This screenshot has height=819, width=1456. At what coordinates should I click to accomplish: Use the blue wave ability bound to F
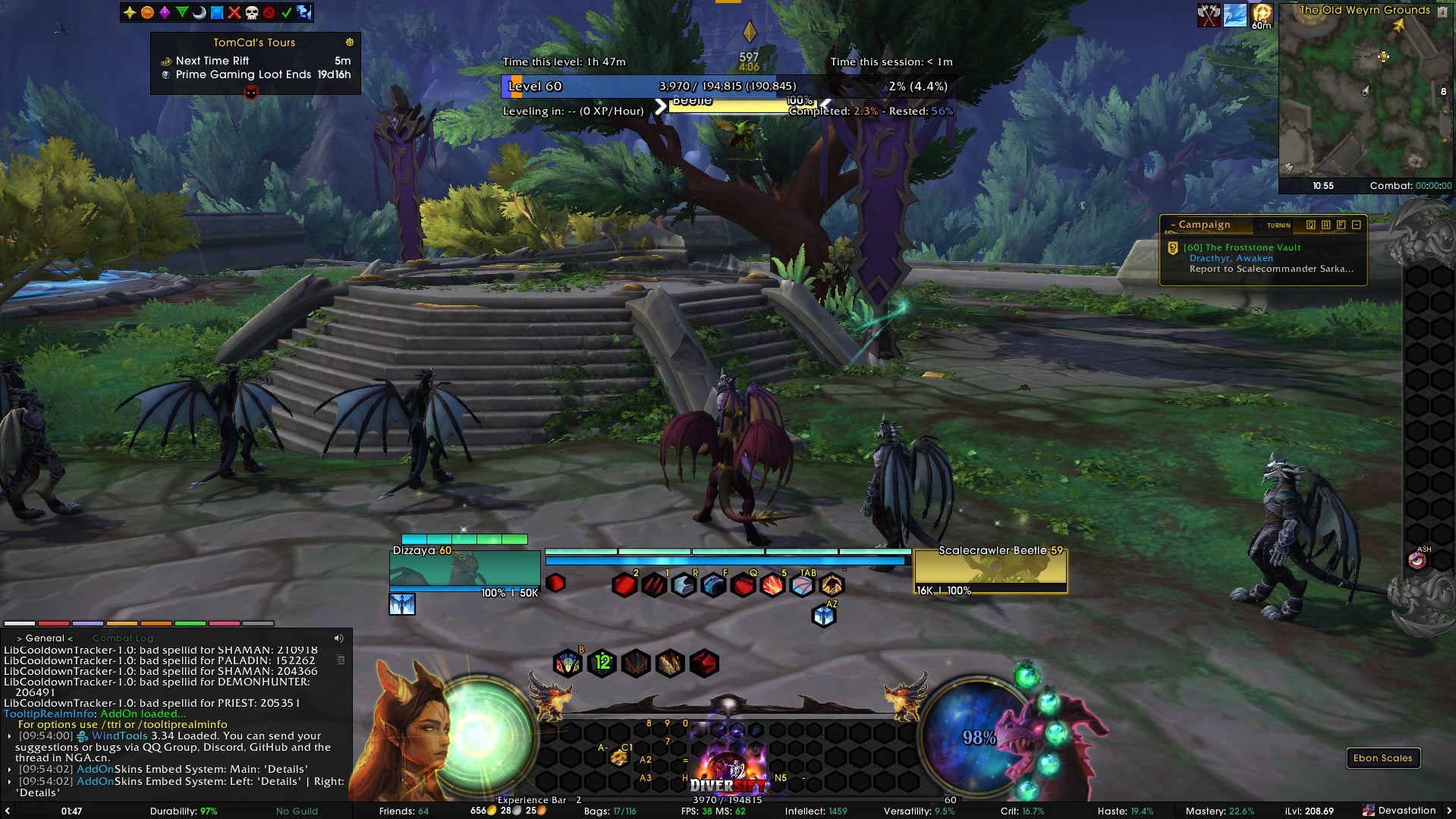coord(713,585)
